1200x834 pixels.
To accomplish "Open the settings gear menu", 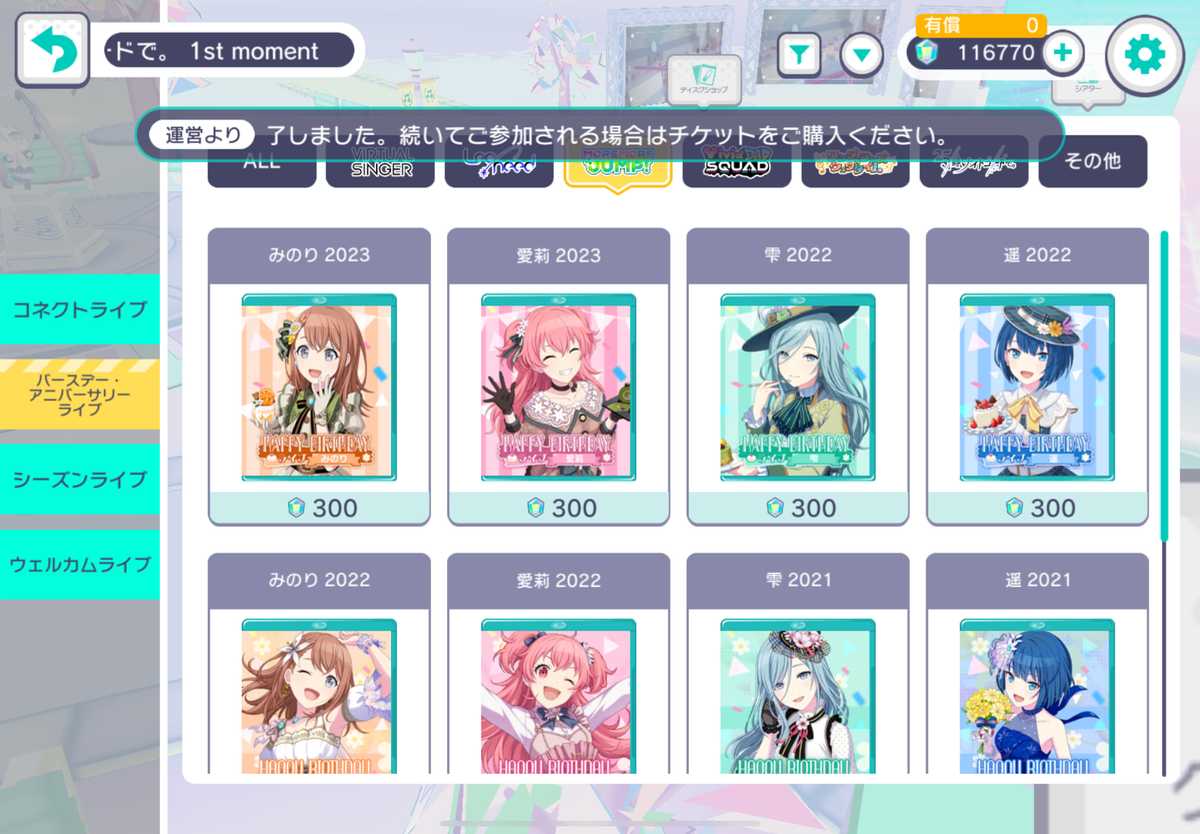I will coord(1144,56).
